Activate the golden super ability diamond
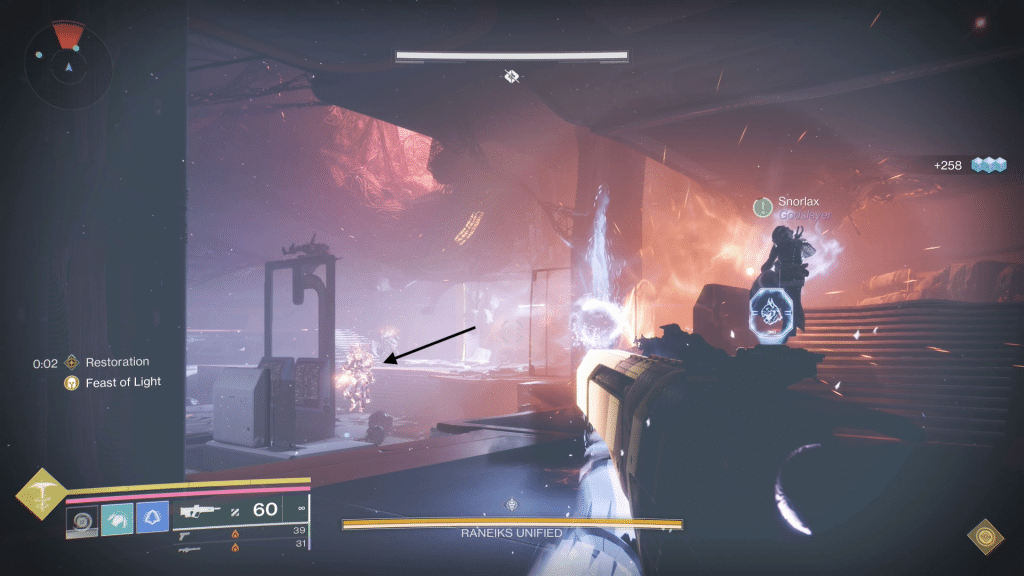The height and width of the screenshot is (576, 1024). [41, 493]
